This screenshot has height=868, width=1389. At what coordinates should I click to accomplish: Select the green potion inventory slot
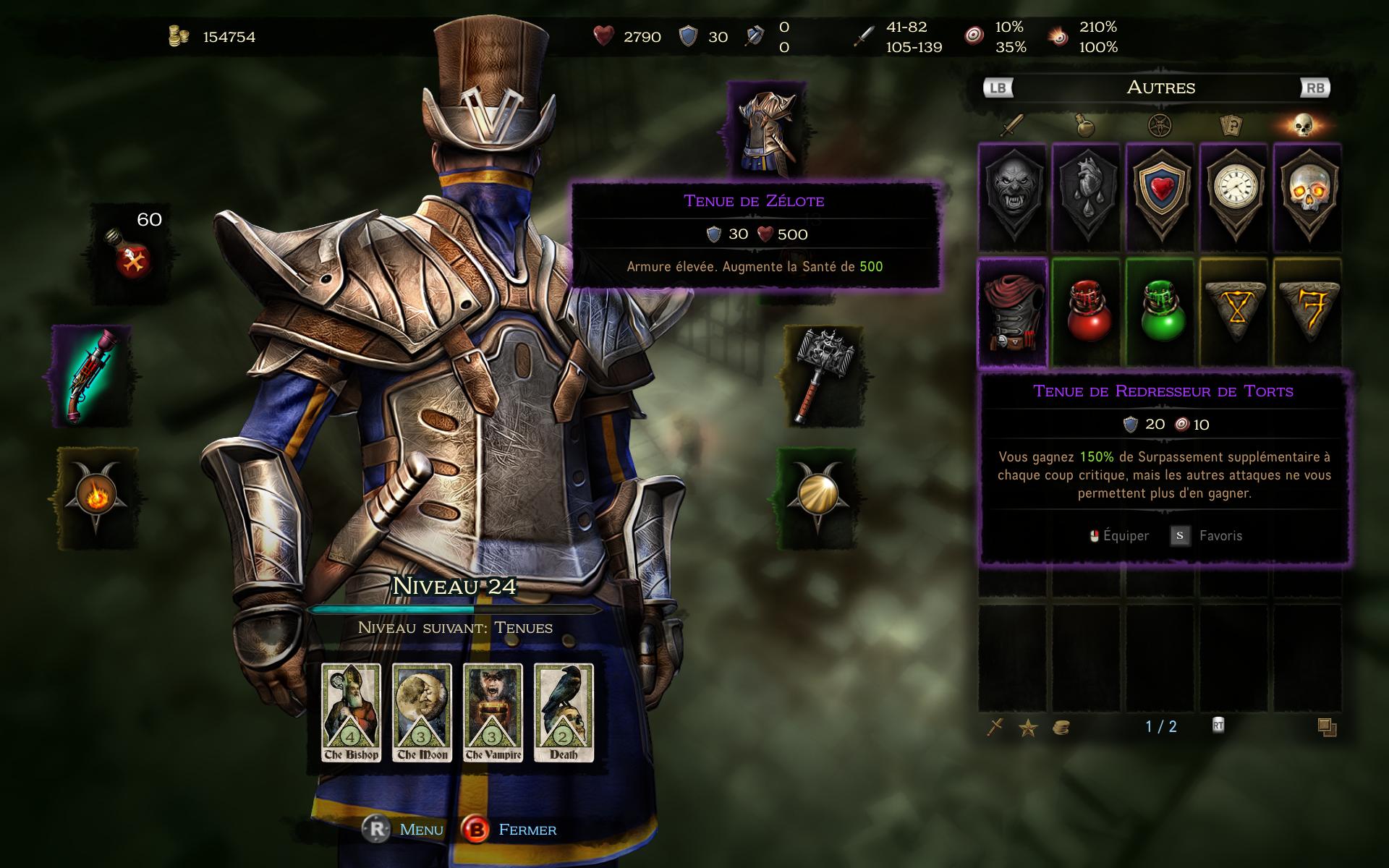point(1160,312)
